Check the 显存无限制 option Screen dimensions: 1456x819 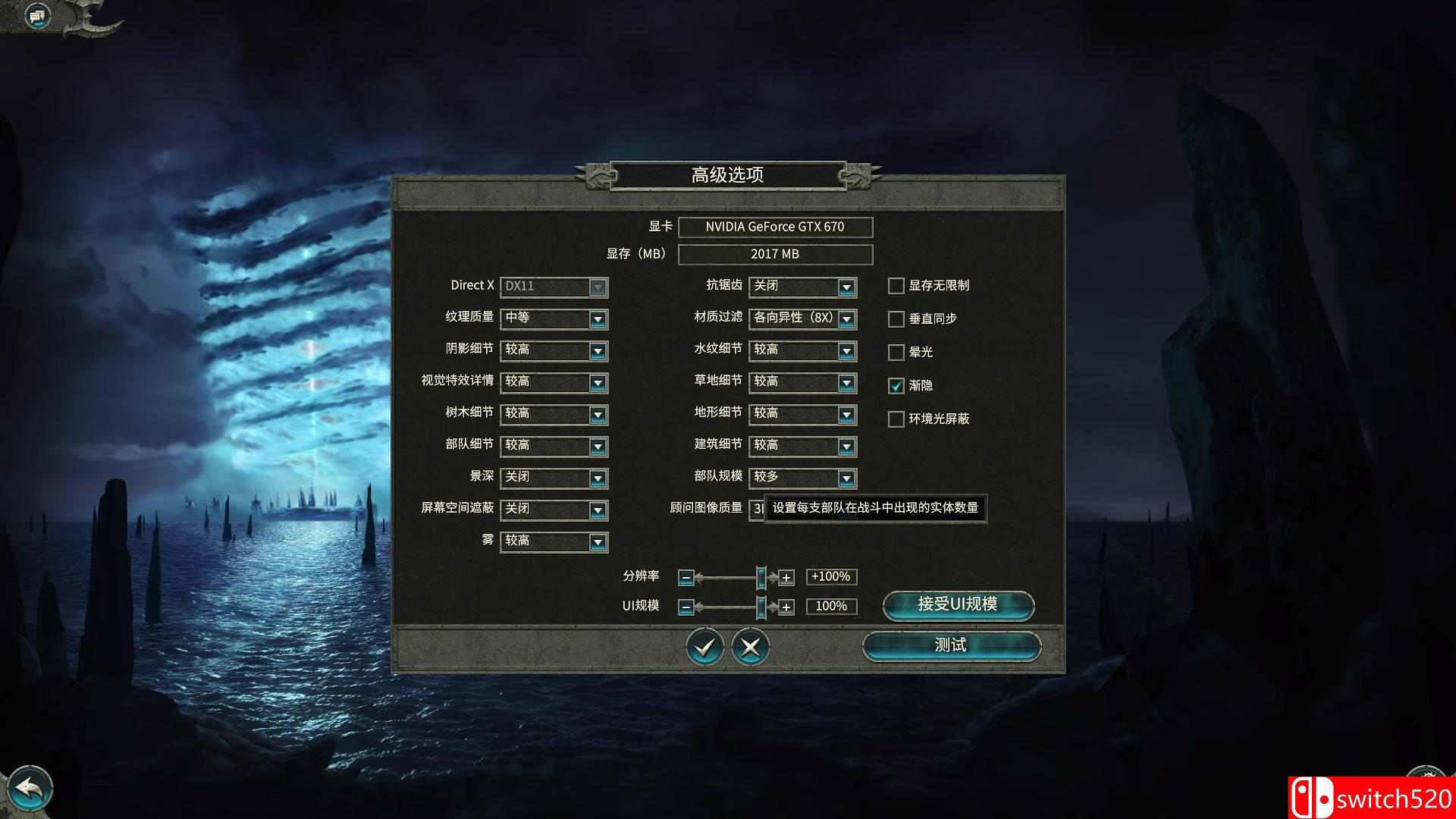pyautogui.click(x=896, y=286)
